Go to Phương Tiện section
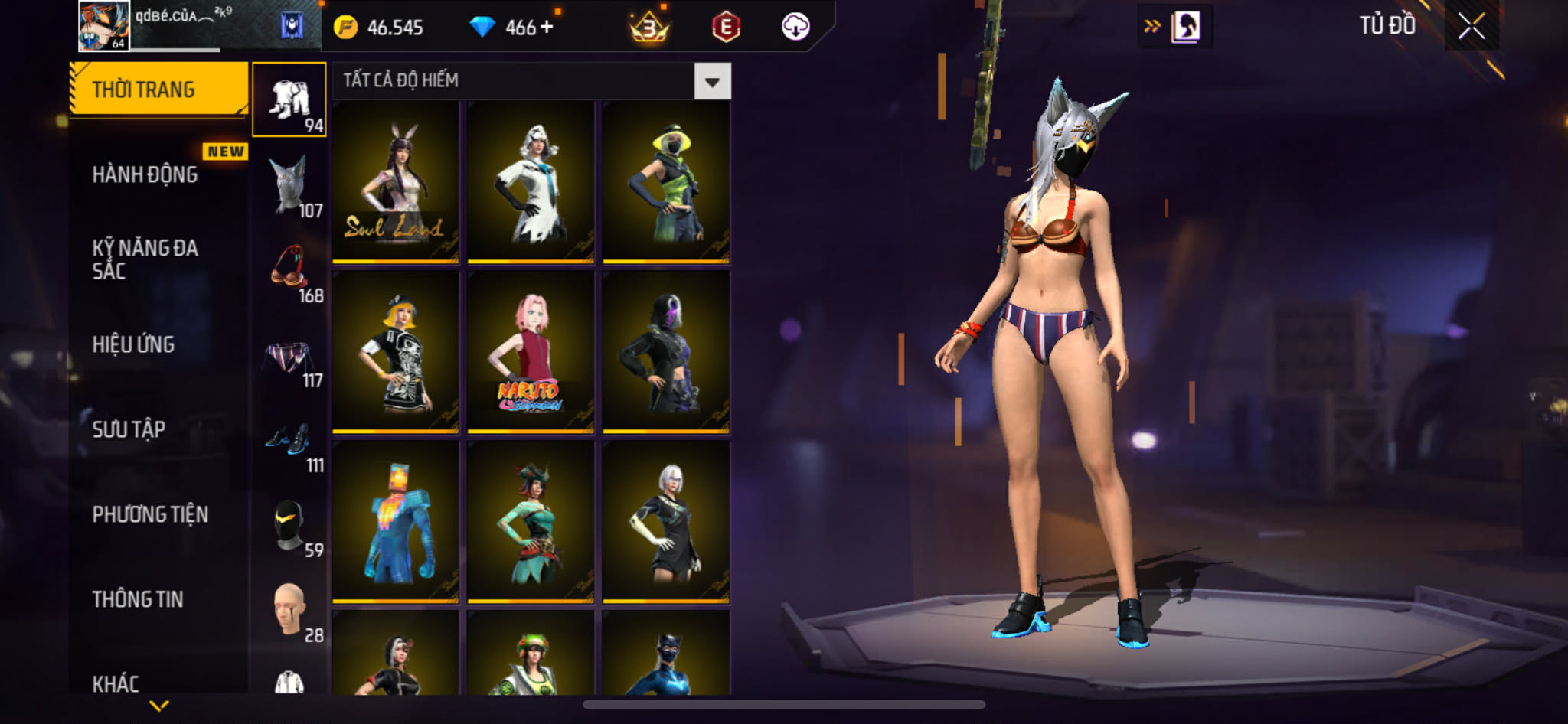1568x724 pixels. click(x=150, y=514)
